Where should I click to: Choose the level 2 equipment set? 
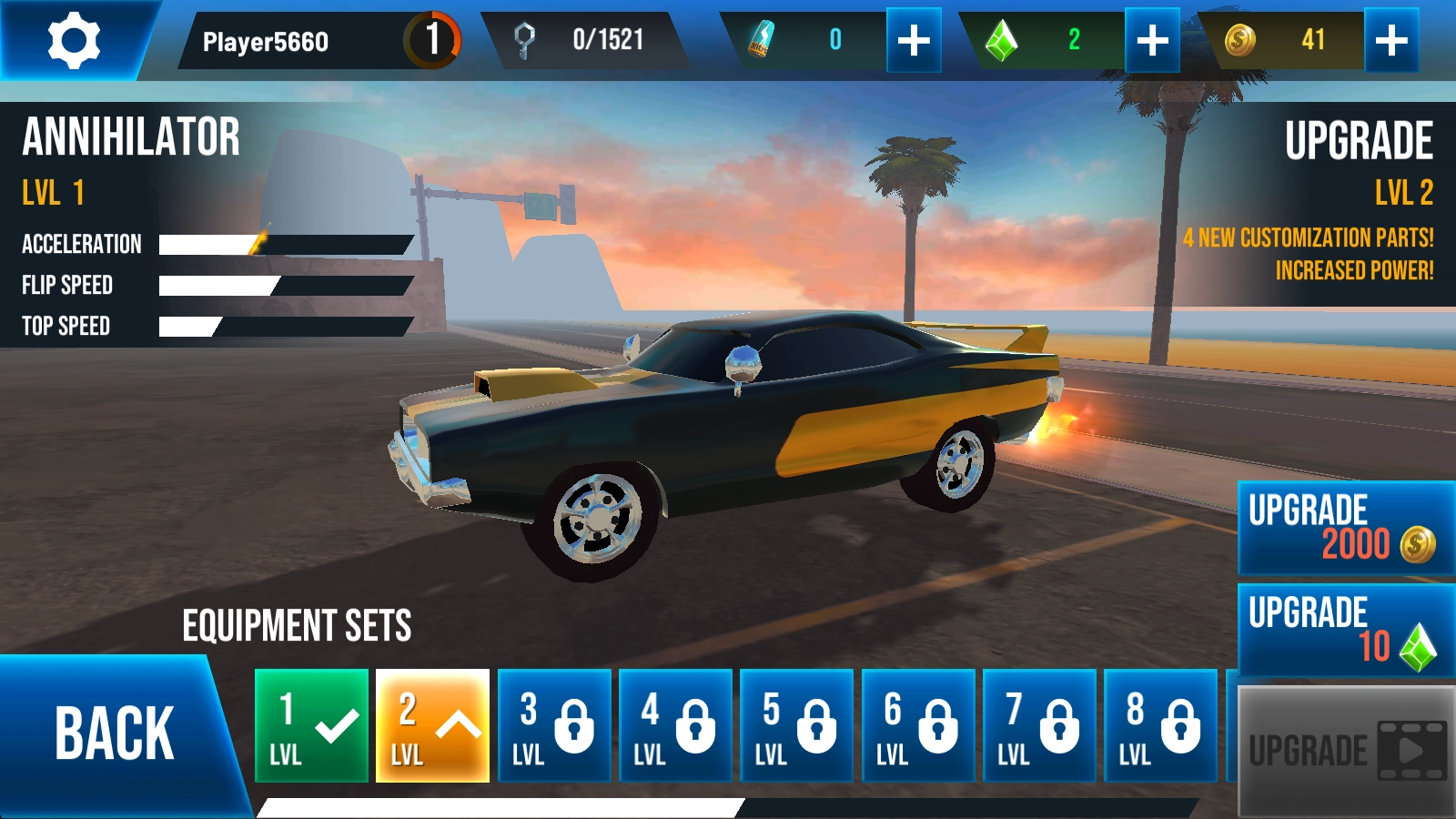click(432, 726)
